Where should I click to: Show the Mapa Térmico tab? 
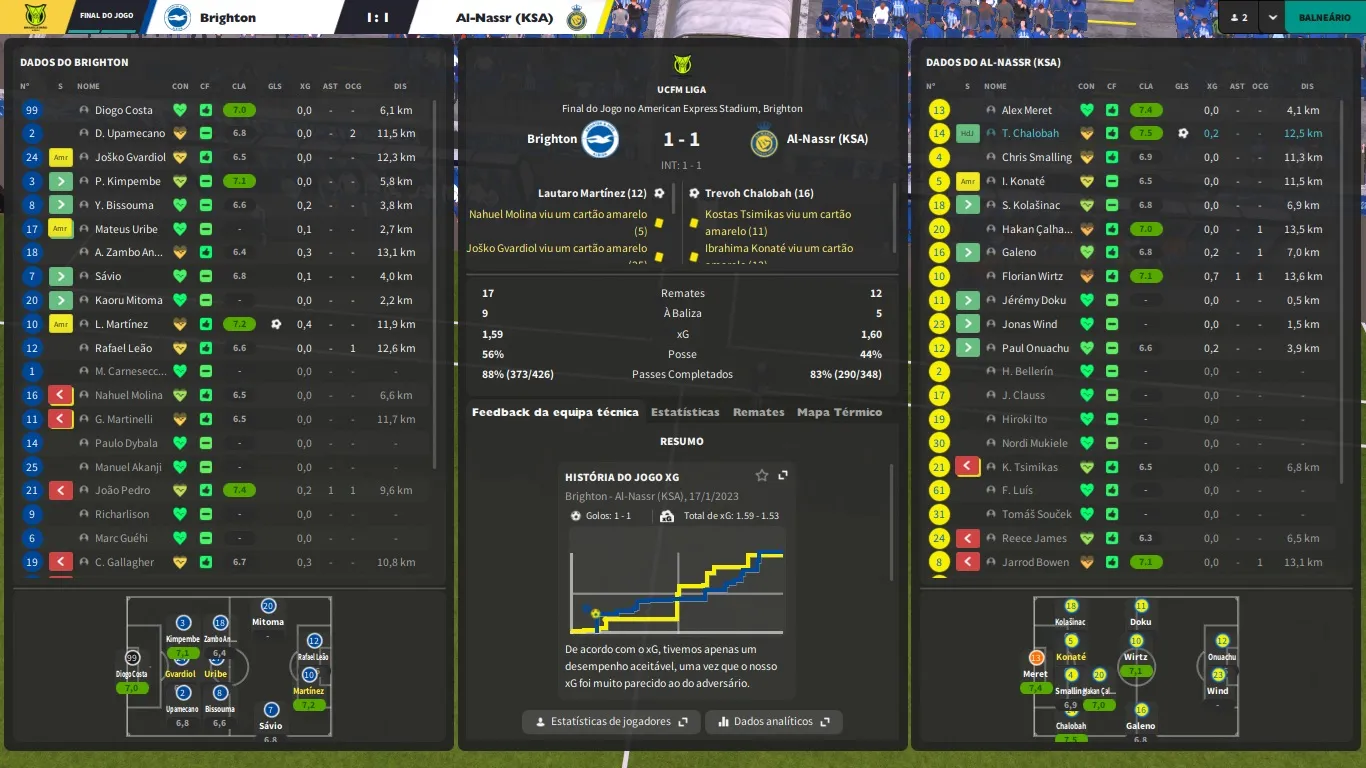tap(839, 412)
